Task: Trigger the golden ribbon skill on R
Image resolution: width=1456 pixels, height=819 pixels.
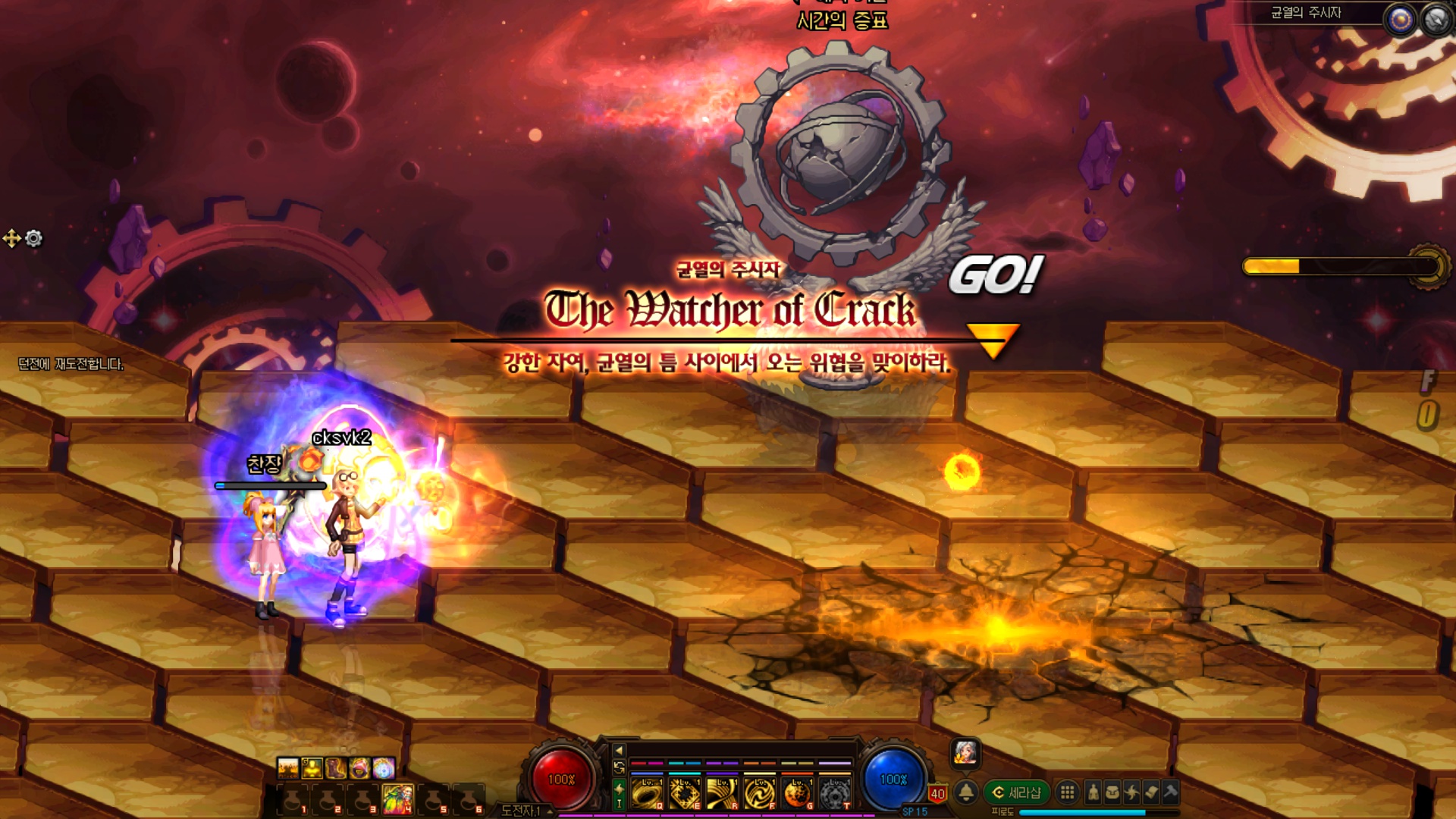Action: point(722,793)
